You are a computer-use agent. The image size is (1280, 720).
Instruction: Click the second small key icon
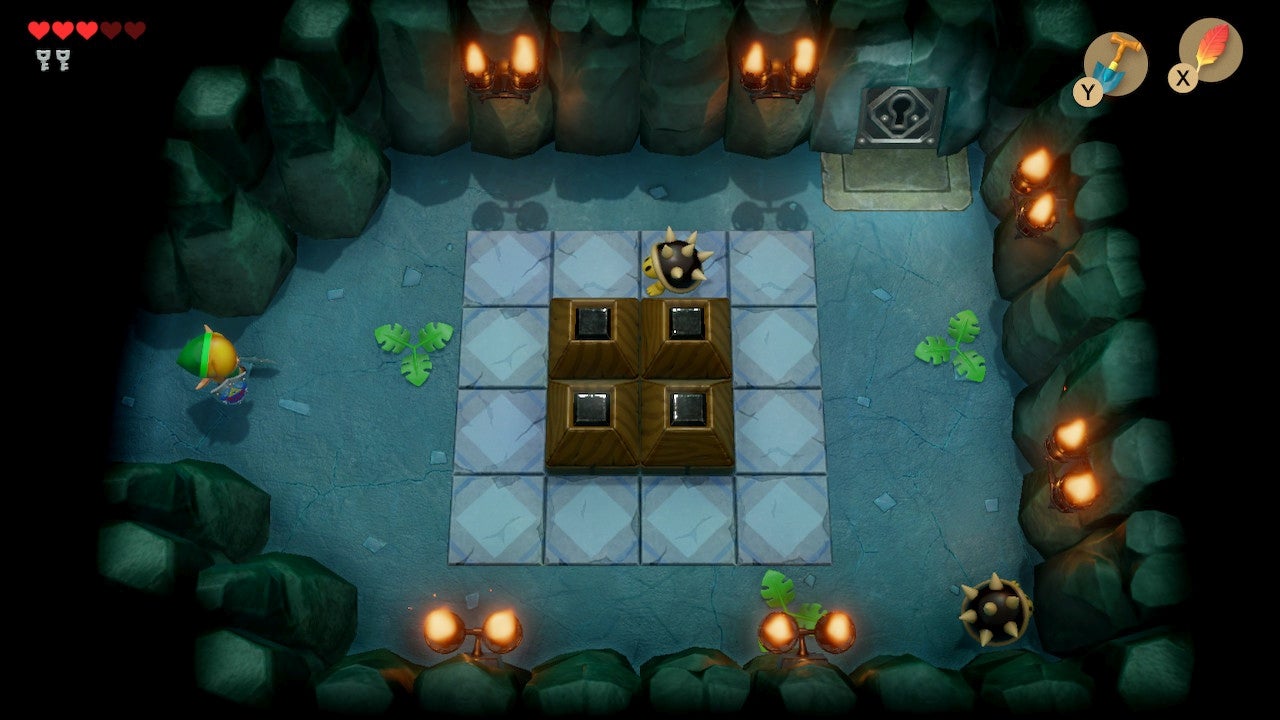(62, 60)
